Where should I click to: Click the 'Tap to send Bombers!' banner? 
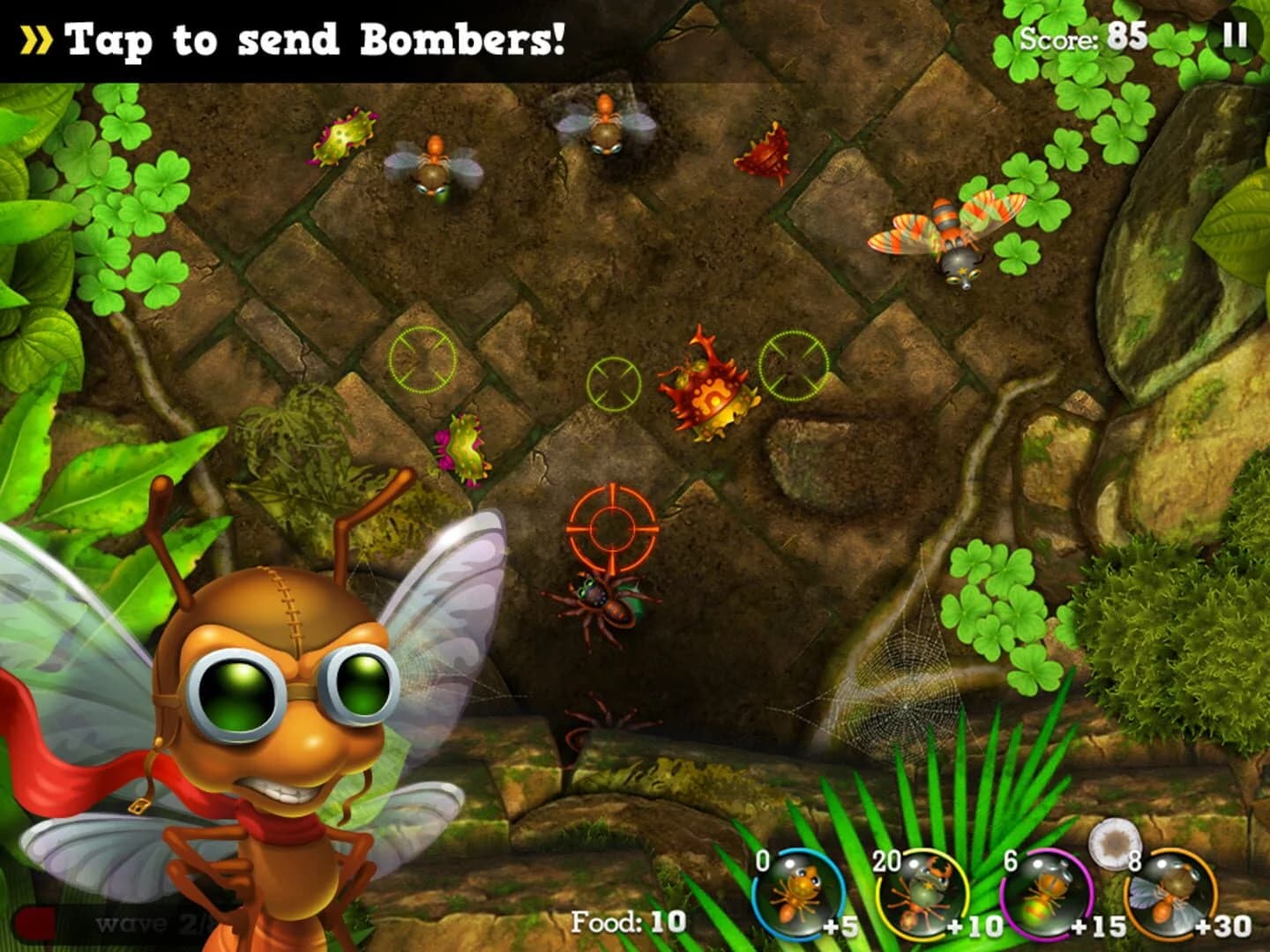pyautogui.click(x=317, y=37)
